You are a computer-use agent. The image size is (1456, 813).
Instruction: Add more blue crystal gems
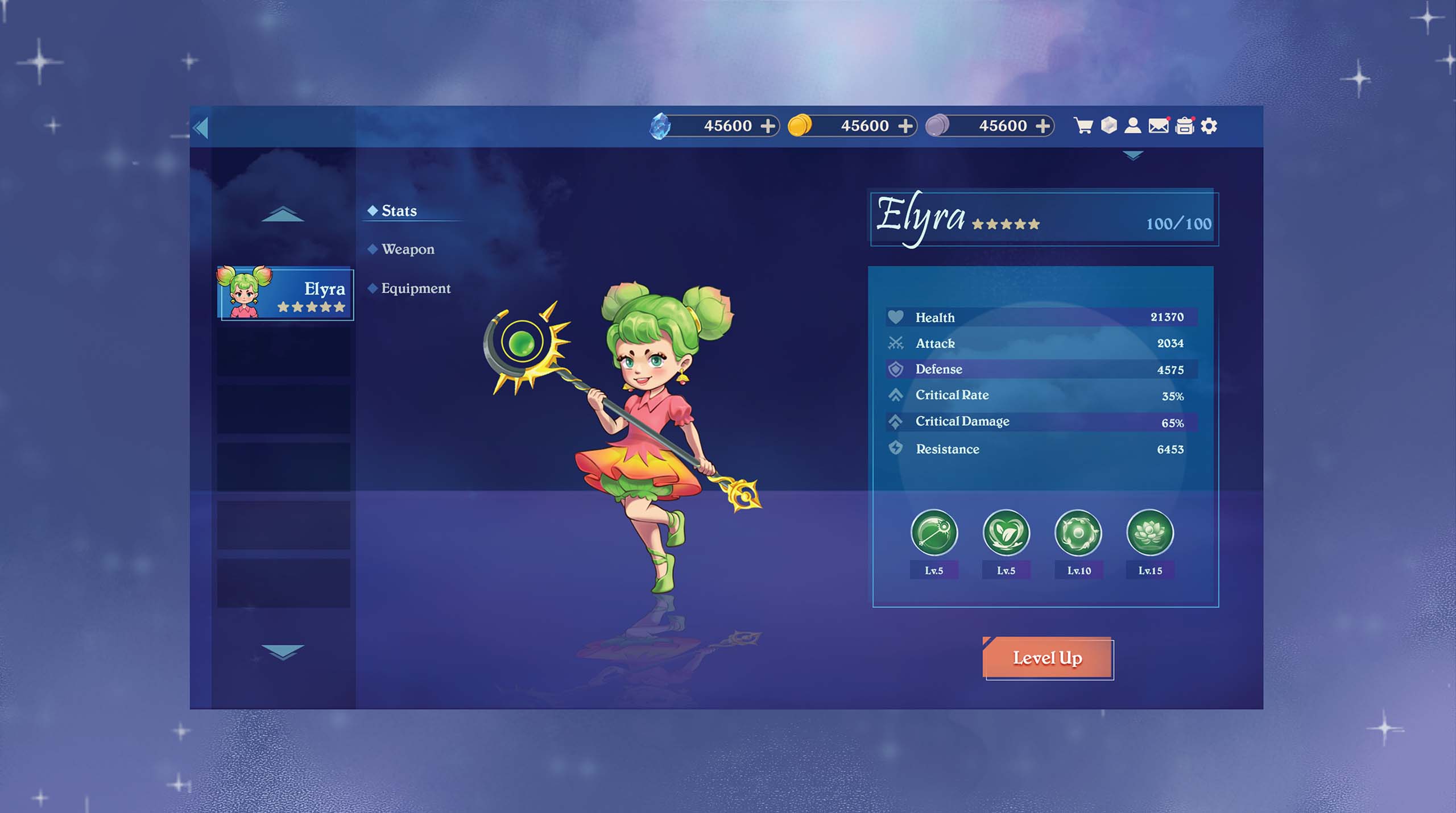768,126
